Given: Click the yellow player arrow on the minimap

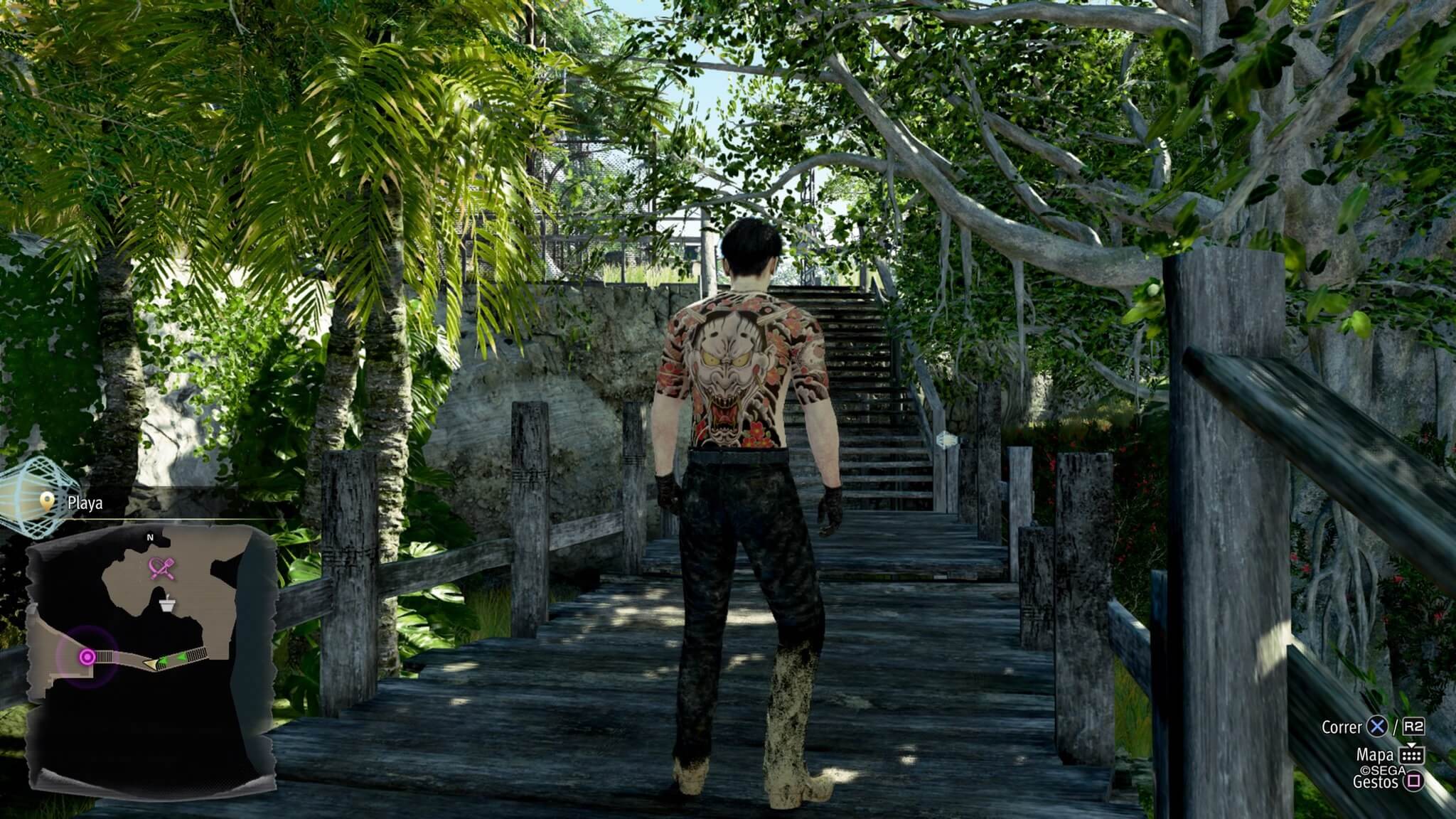Looking at the screenshot, I should [151, 663].
